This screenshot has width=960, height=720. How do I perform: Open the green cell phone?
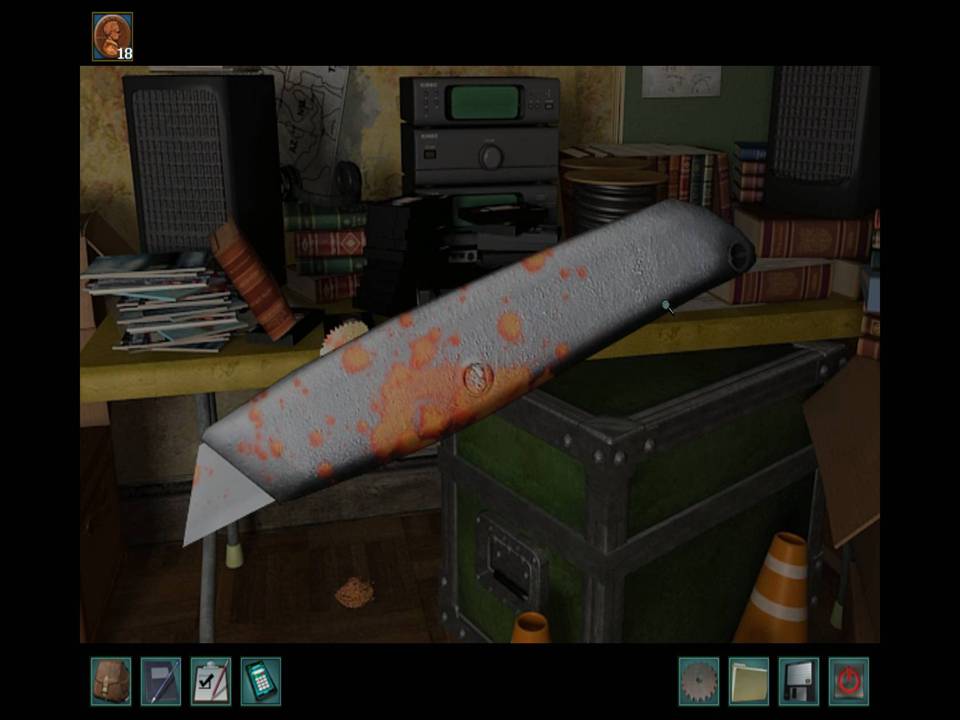coord(260,681)
